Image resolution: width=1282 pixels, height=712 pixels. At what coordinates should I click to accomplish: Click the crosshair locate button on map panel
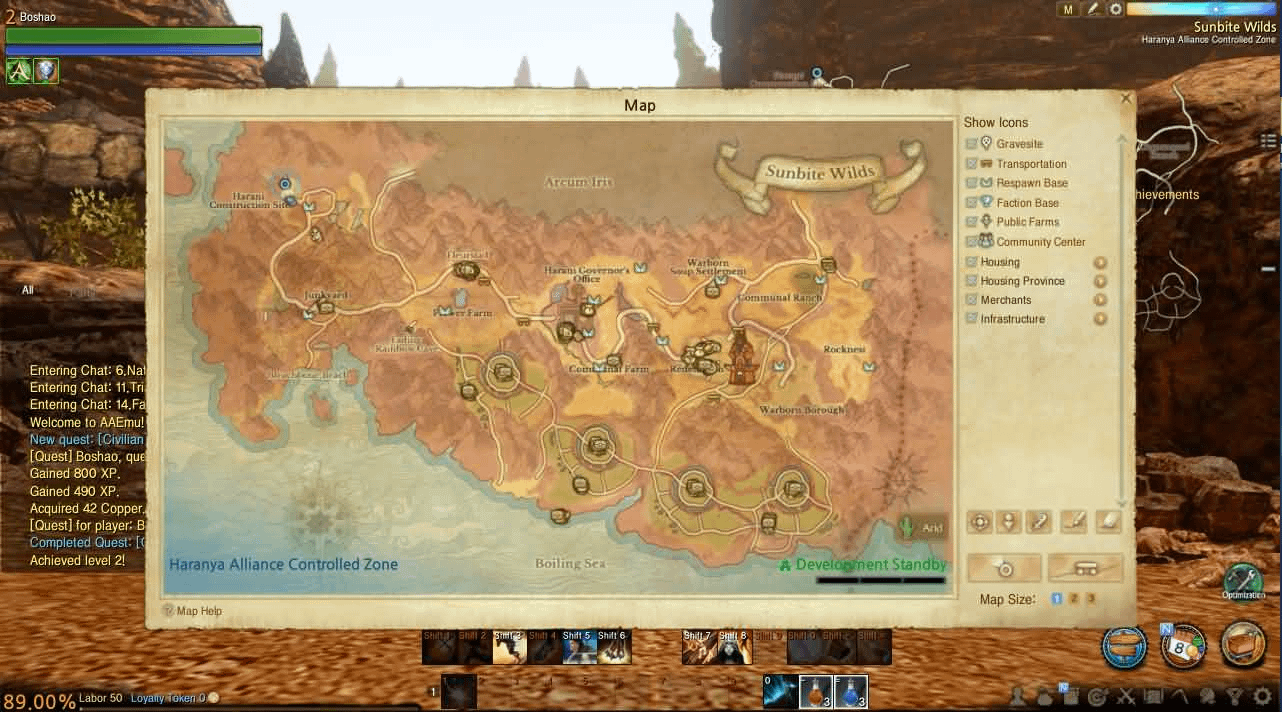[980, 521]
